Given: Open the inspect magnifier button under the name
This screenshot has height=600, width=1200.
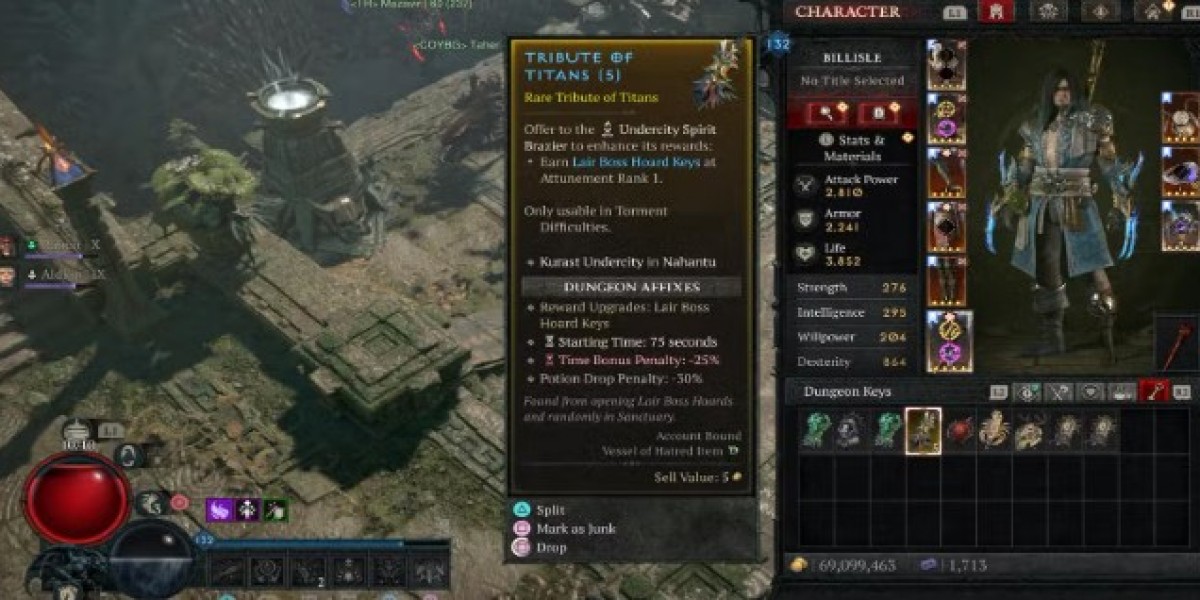Looking at the screenshot, I should (826, 113).
